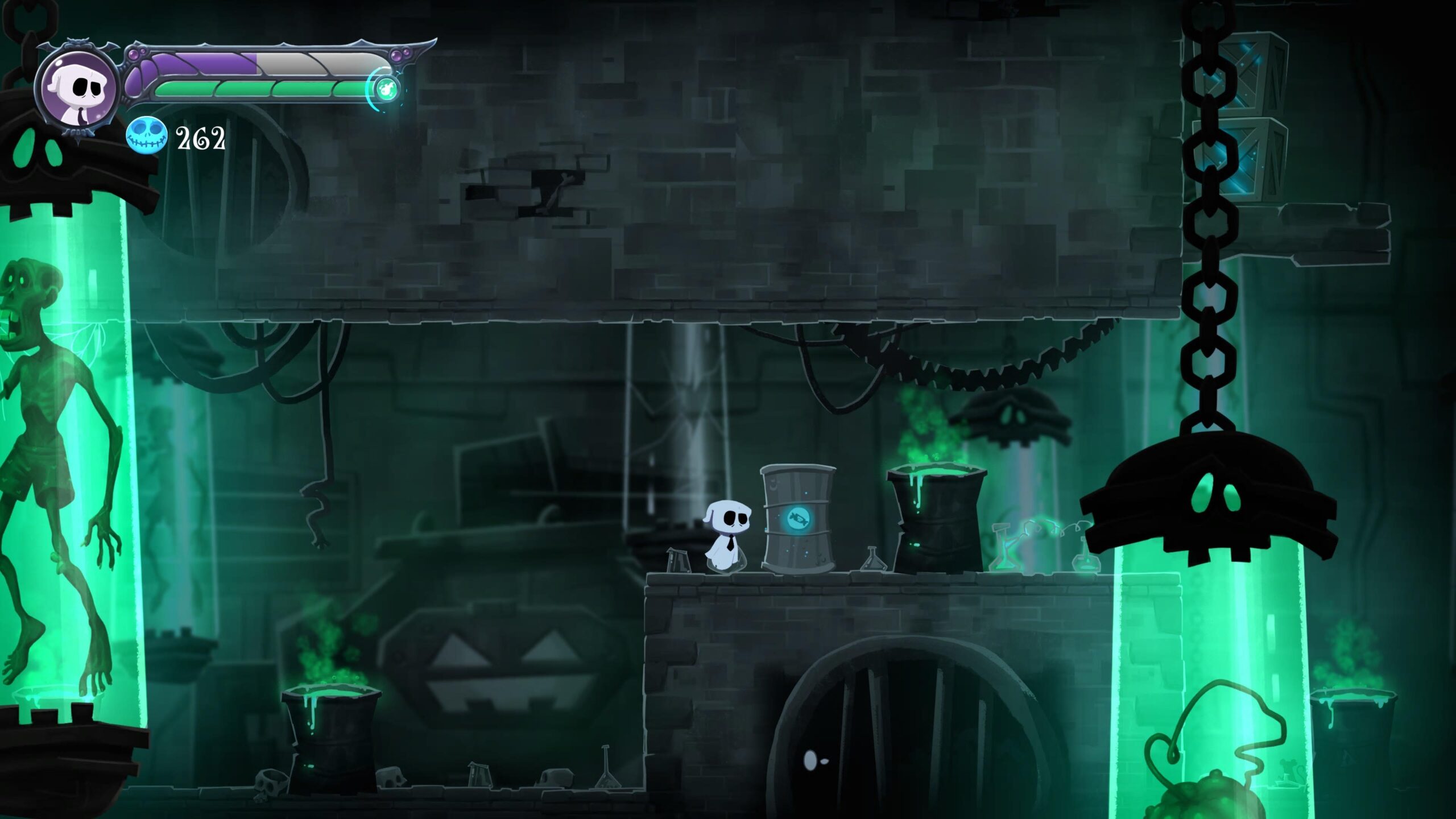Click the blue skull currency icon
Image resolution: width=1456 pixels, height=819 pixels.
pos(146,137)
